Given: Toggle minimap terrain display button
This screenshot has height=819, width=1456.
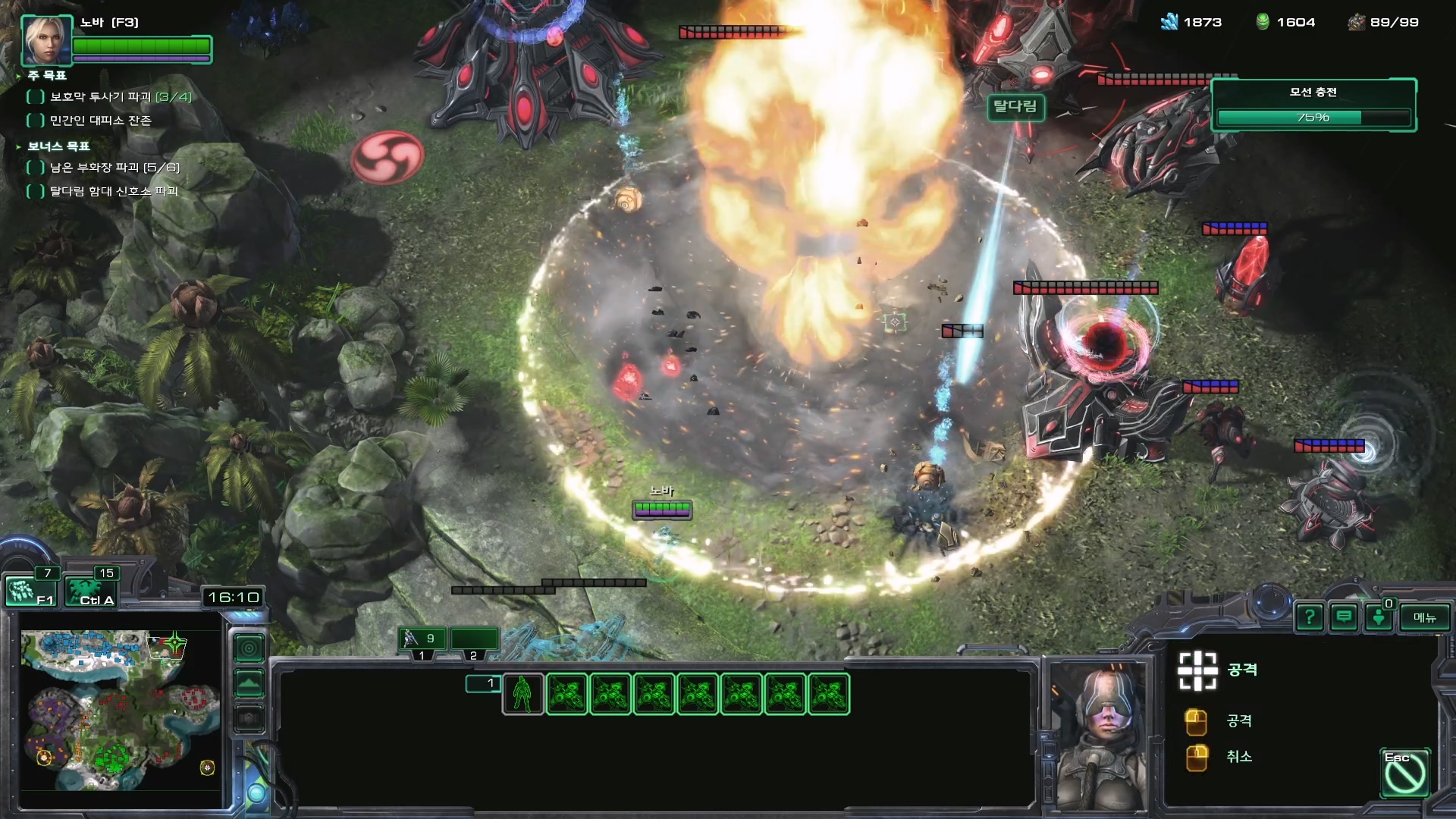Looking at the screenshot, I should (x=249, y=683).
